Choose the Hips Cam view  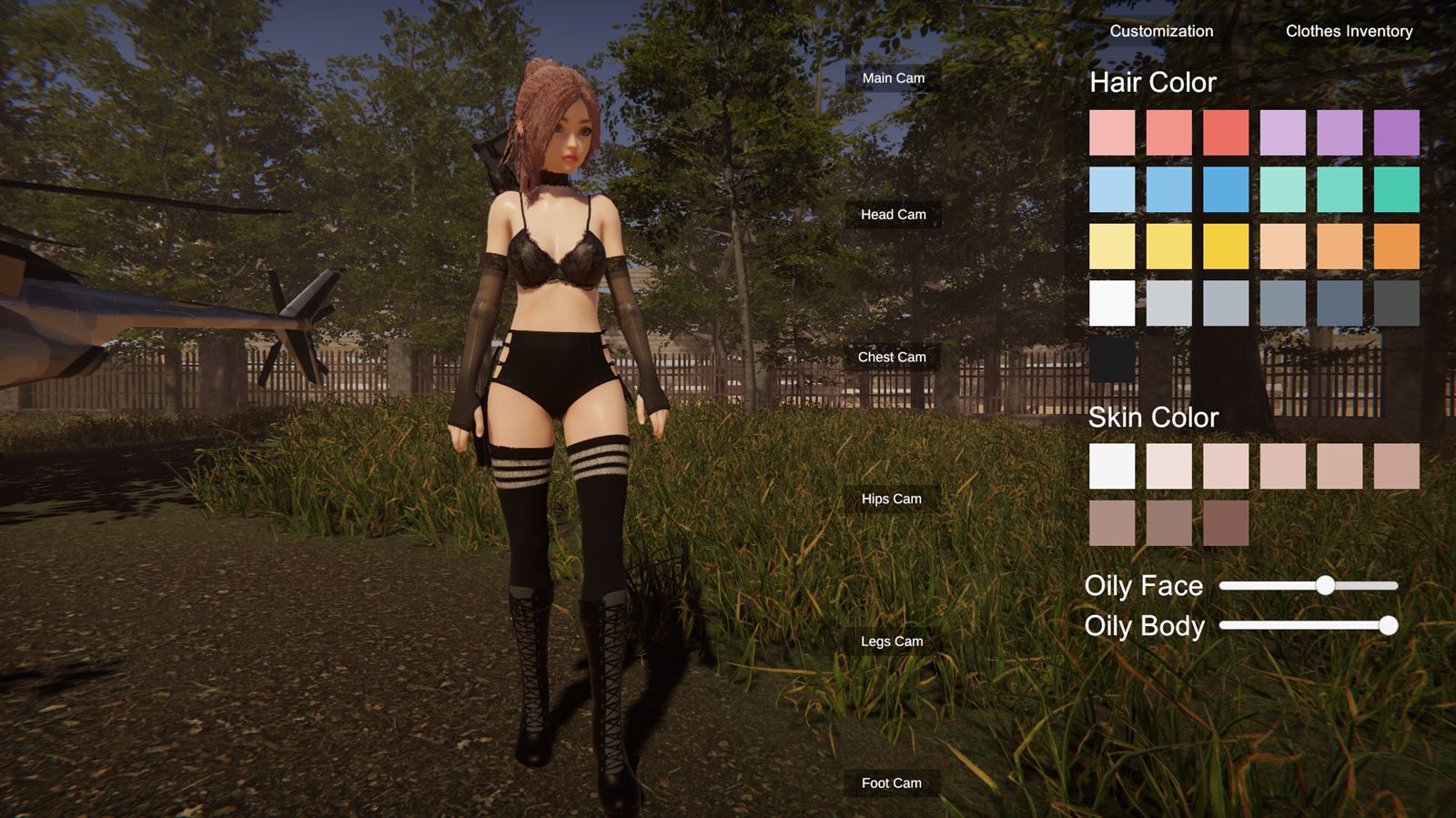coord(891,499)
